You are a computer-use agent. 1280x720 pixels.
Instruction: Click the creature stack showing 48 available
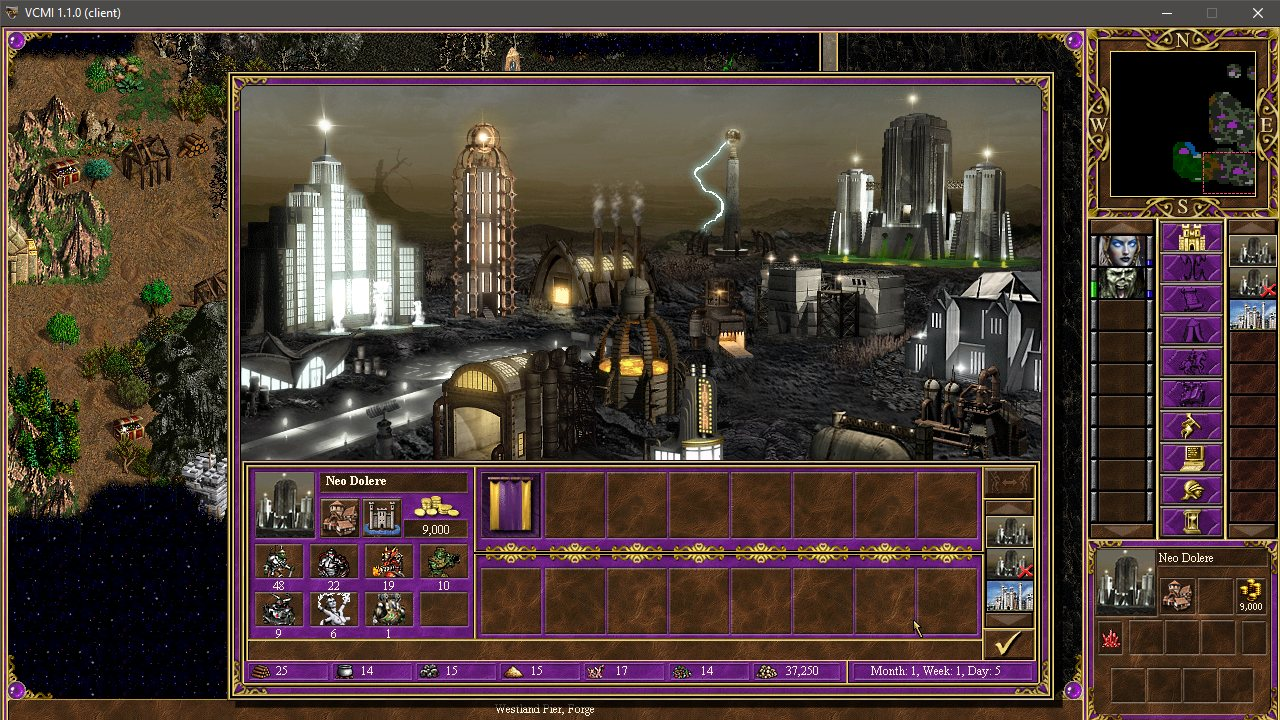(281, 562)
